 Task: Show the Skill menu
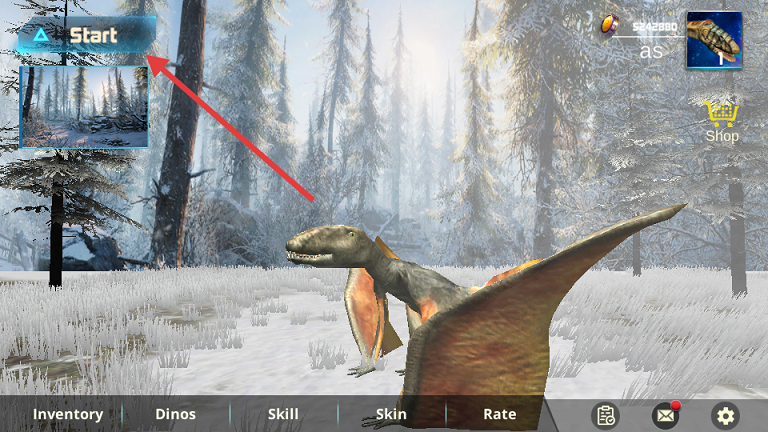283,414
